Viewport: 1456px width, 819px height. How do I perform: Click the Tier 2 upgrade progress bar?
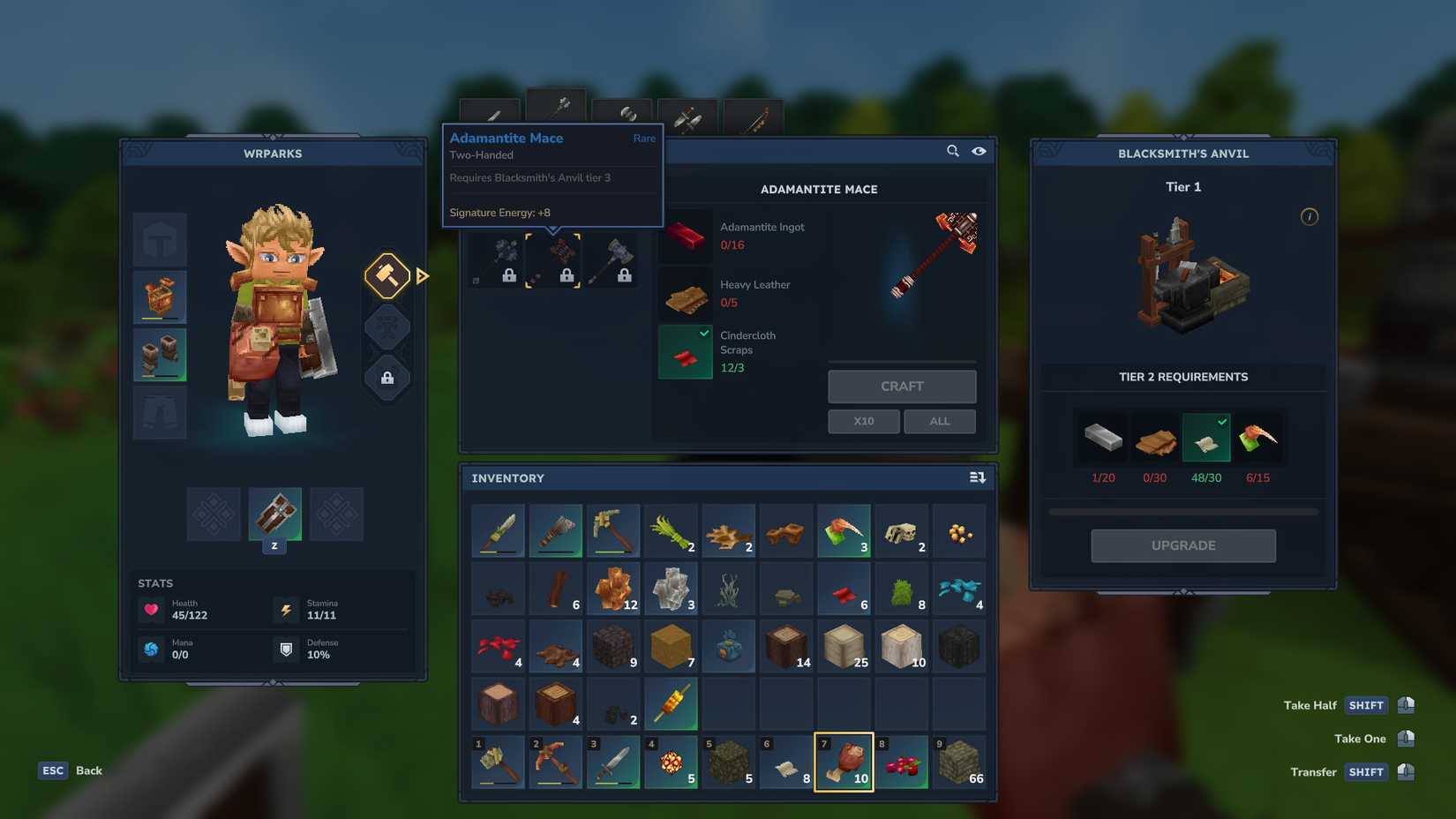1182,510
